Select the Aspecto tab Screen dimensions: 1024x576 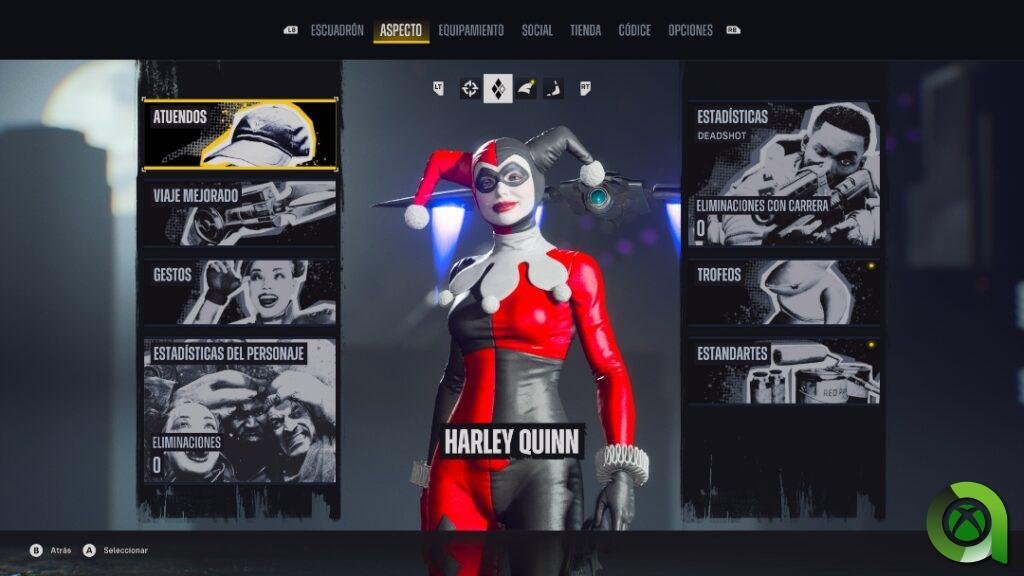[x=401, y=31]
